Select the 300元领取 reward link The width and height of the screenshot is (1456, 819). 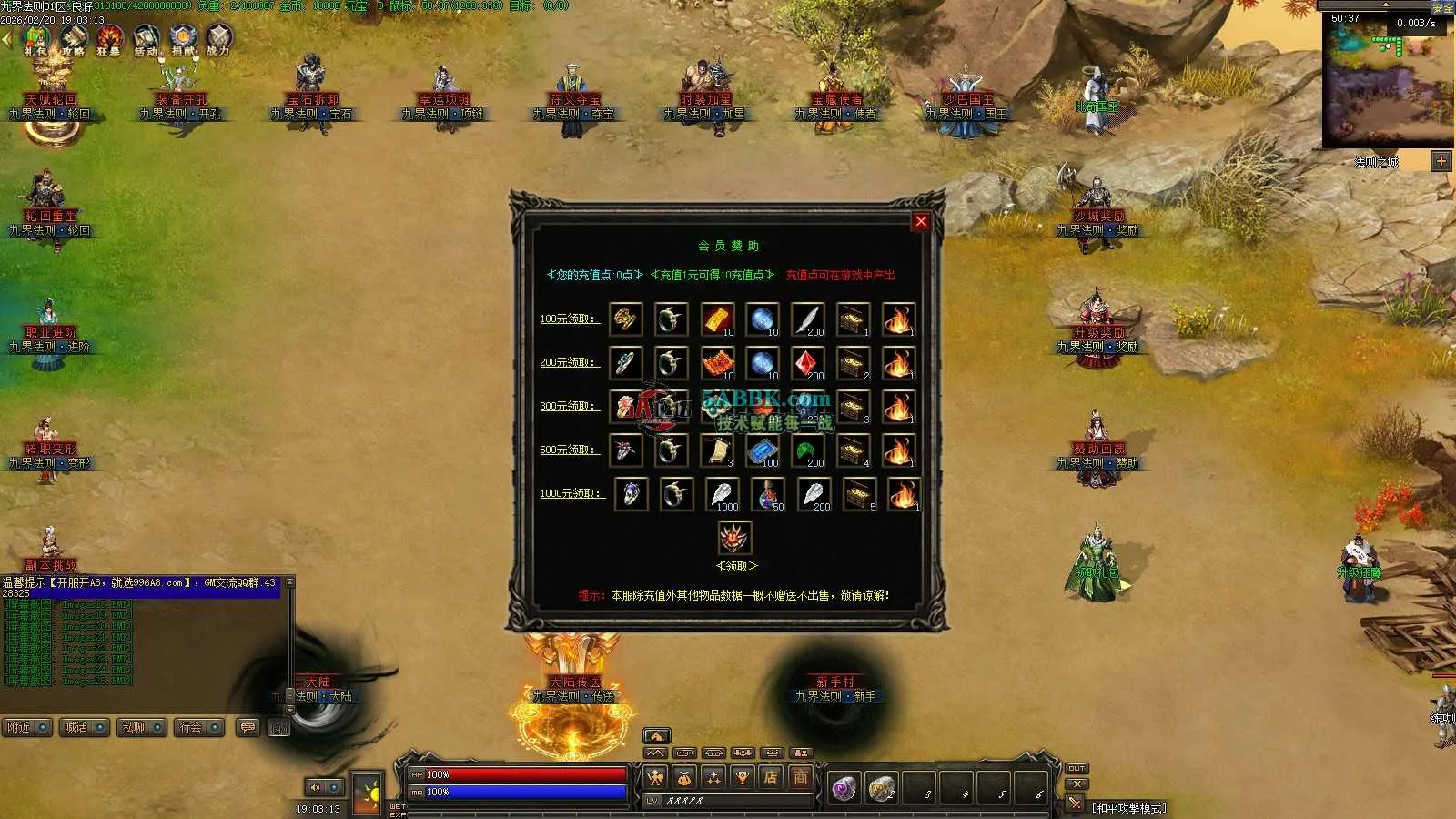click(x=568, y=406)
